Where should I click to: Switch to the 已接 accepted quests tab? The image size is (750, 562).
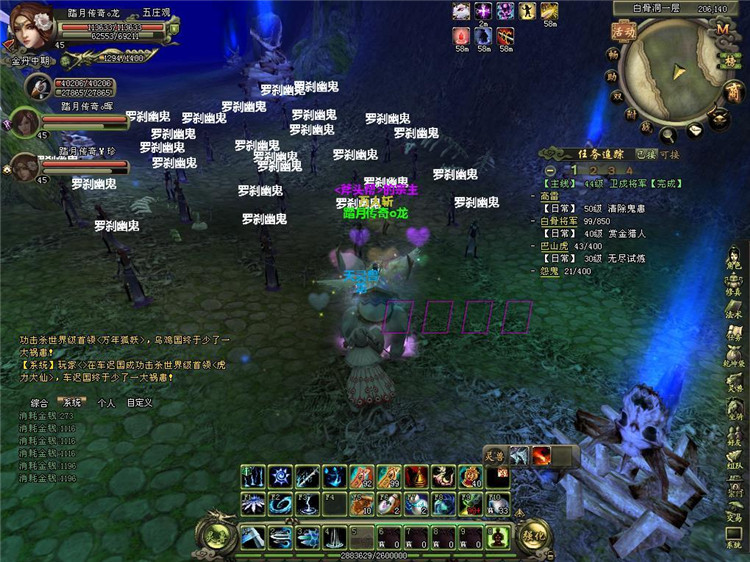pos(647,155)
